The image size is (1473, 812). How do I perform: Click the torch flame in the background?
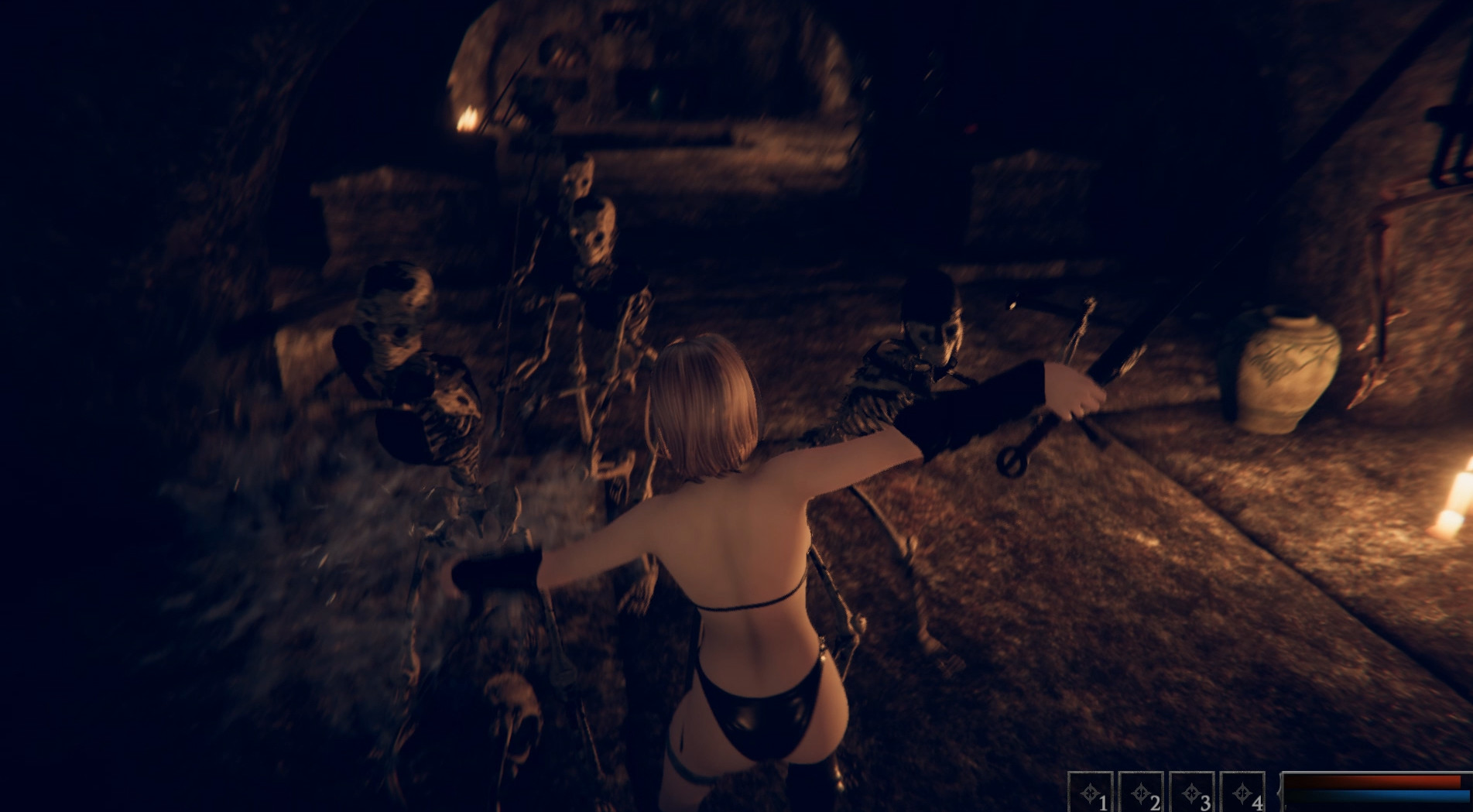(468, 118)
